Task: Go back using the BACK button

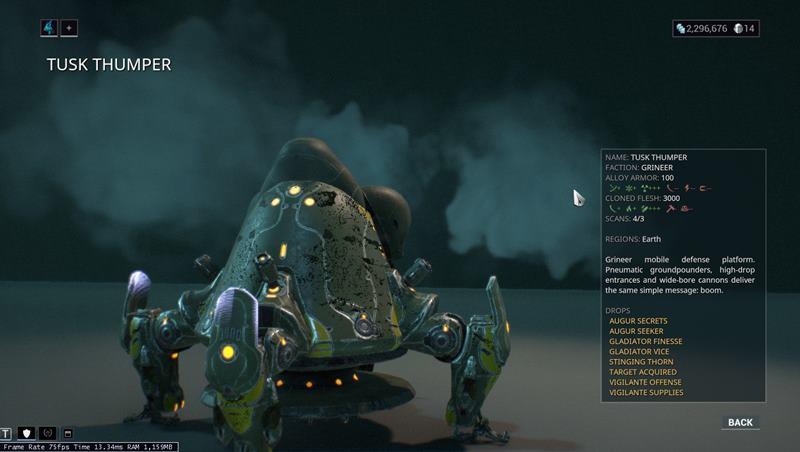Action: 740,422
